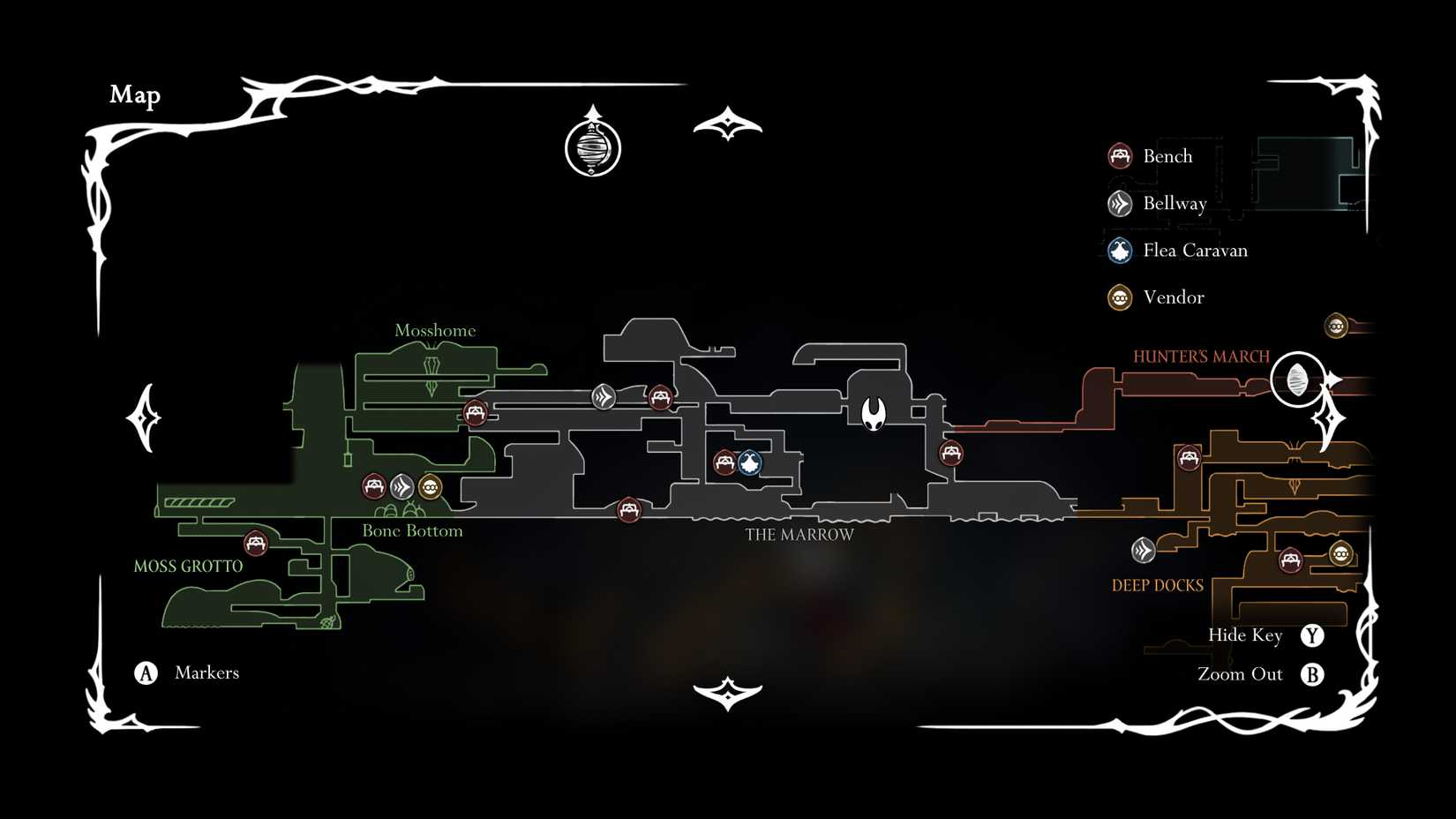Select the Flea Caravan icon in the legend
The height and width of the screenshot is (819, 1456).
pos(1120,250)
